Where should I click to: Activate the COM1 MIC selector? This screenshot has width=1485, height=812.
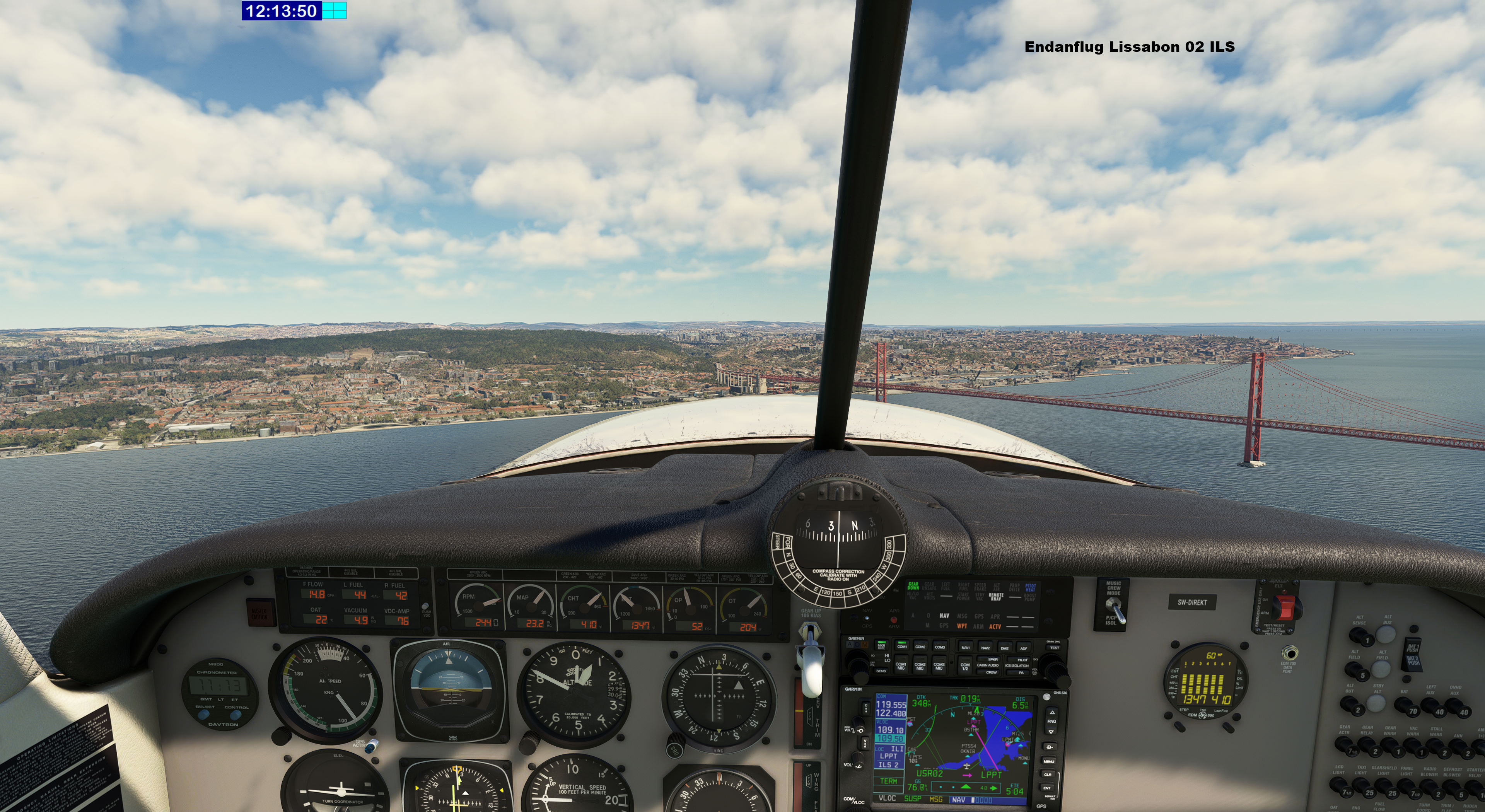[x=900, y=665]
